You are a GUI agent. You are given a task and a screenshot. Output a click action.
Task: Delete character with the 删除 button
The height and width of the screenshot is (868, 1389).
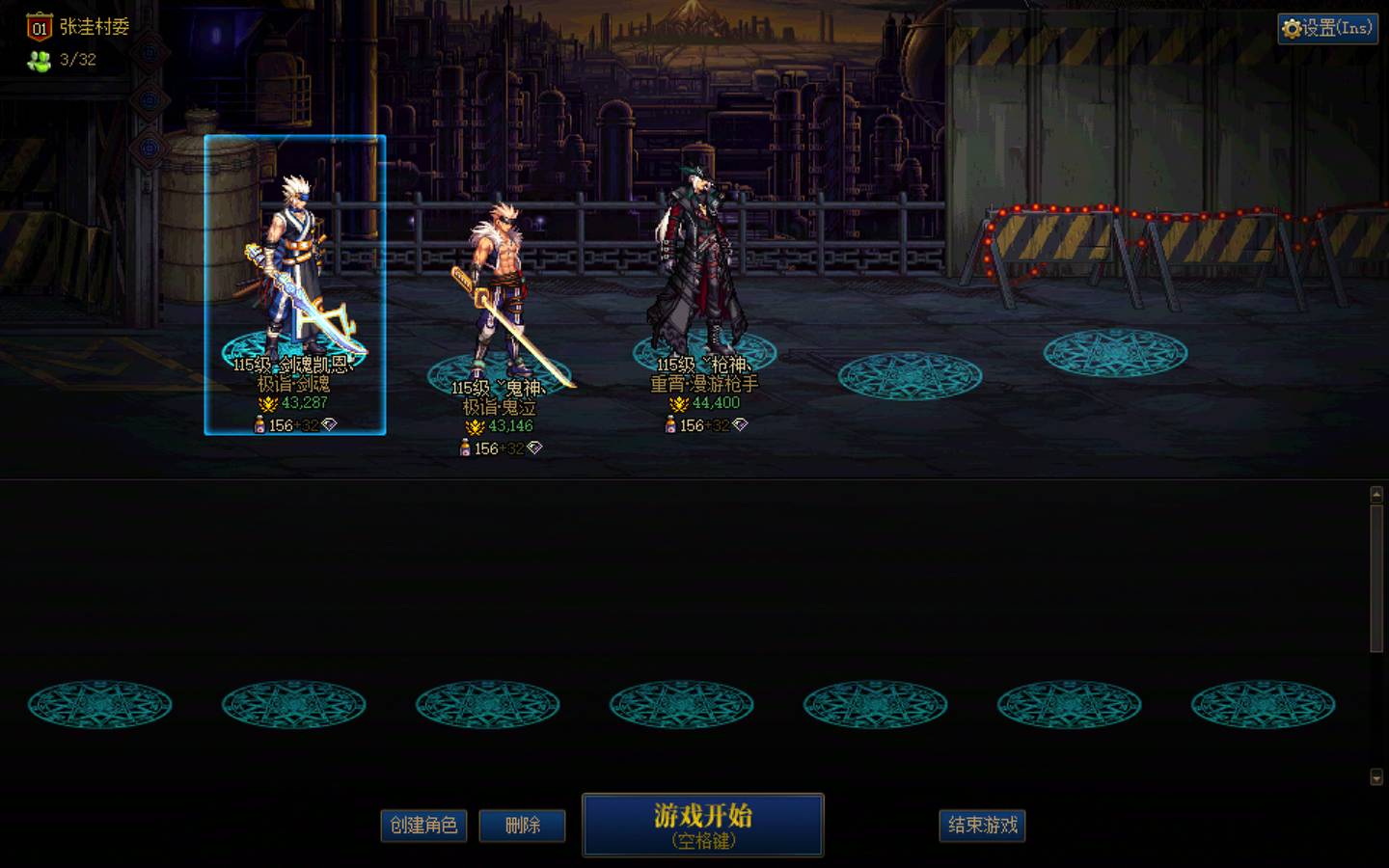coord(522,826)
